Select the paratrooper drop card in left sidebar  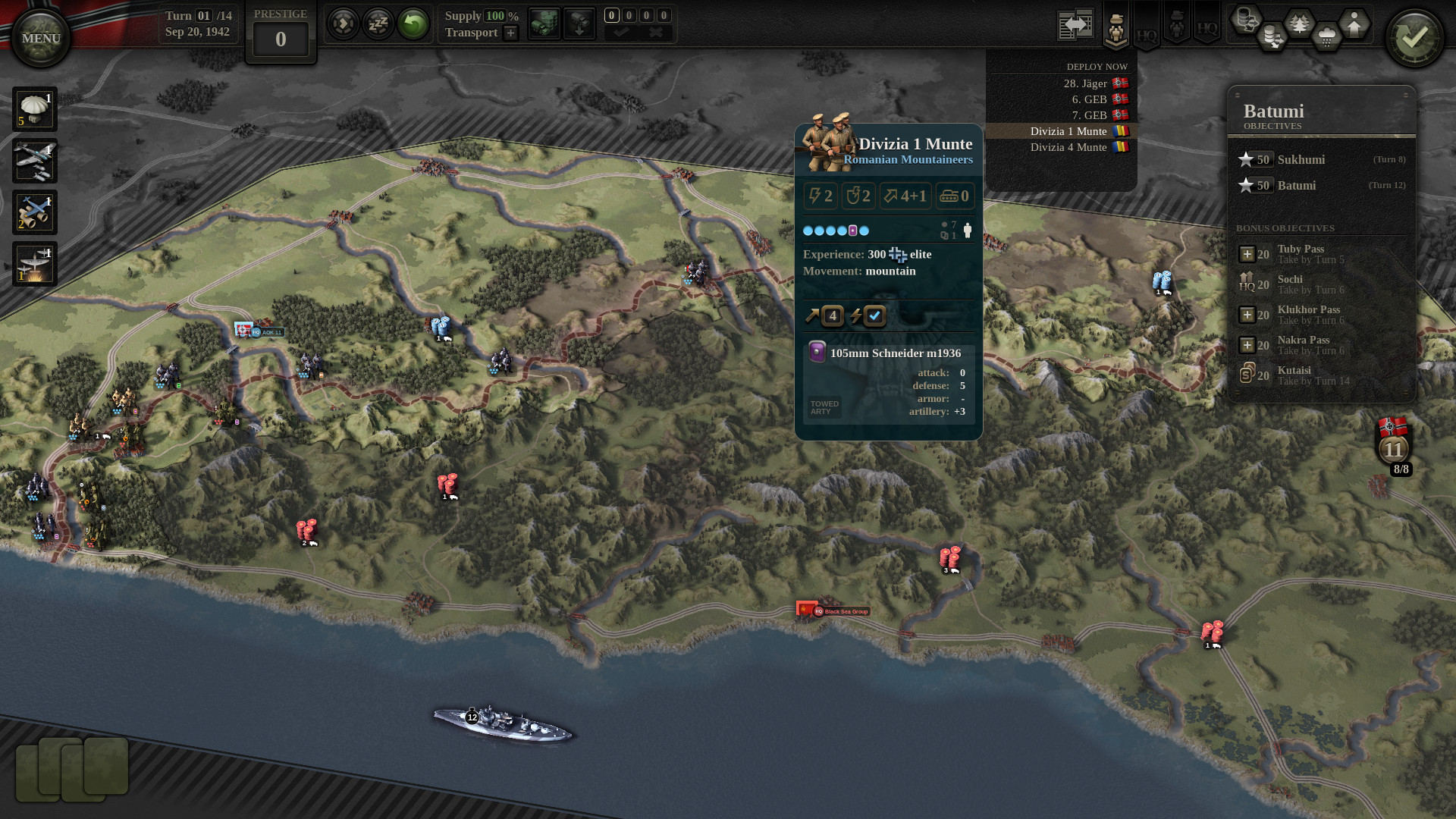pyautogui.click(x=34, y=108)
